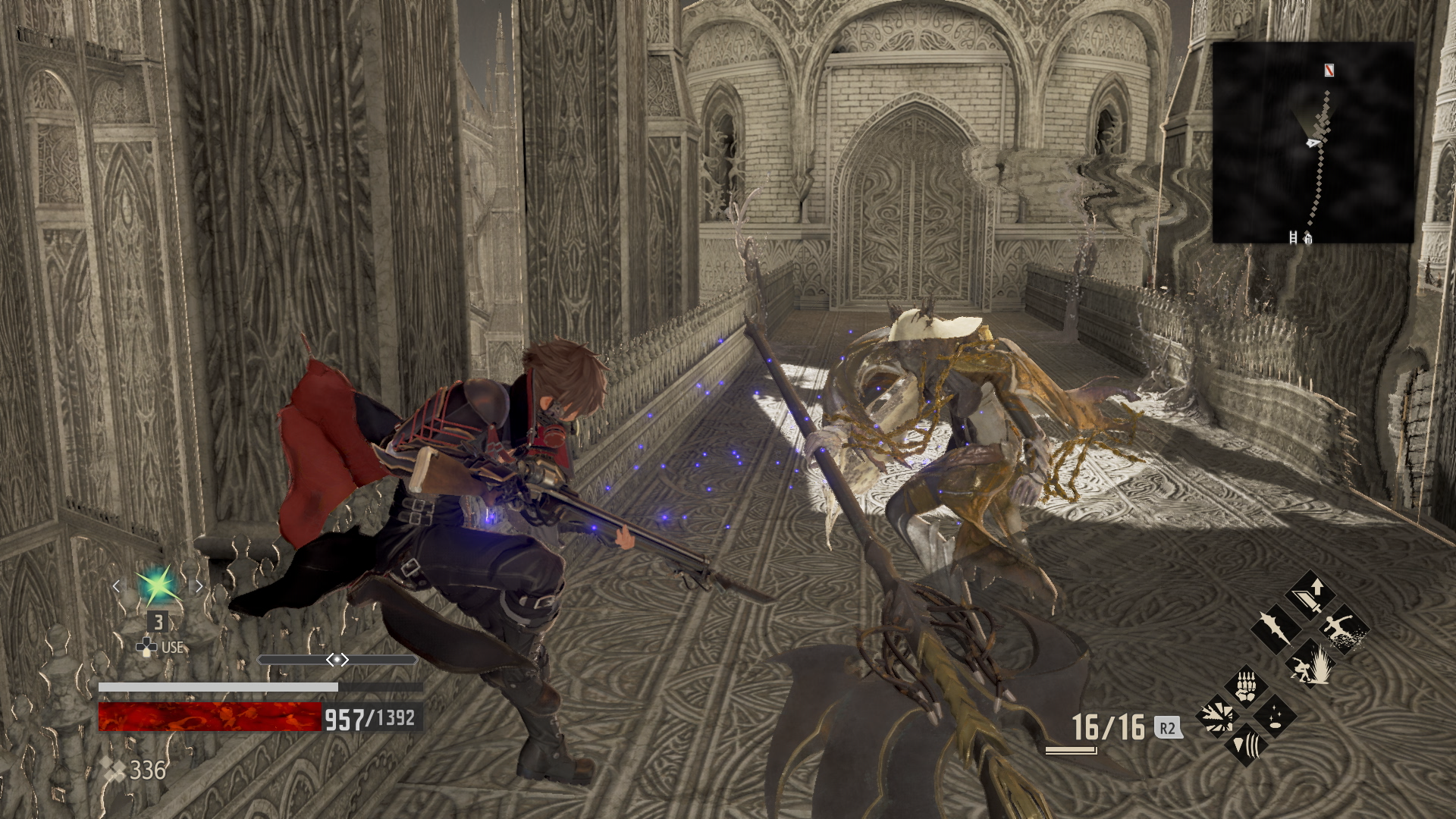Click the red marker on the minimap
The height and width of the screenshot is (819, 1456).
click(1329, 71)
